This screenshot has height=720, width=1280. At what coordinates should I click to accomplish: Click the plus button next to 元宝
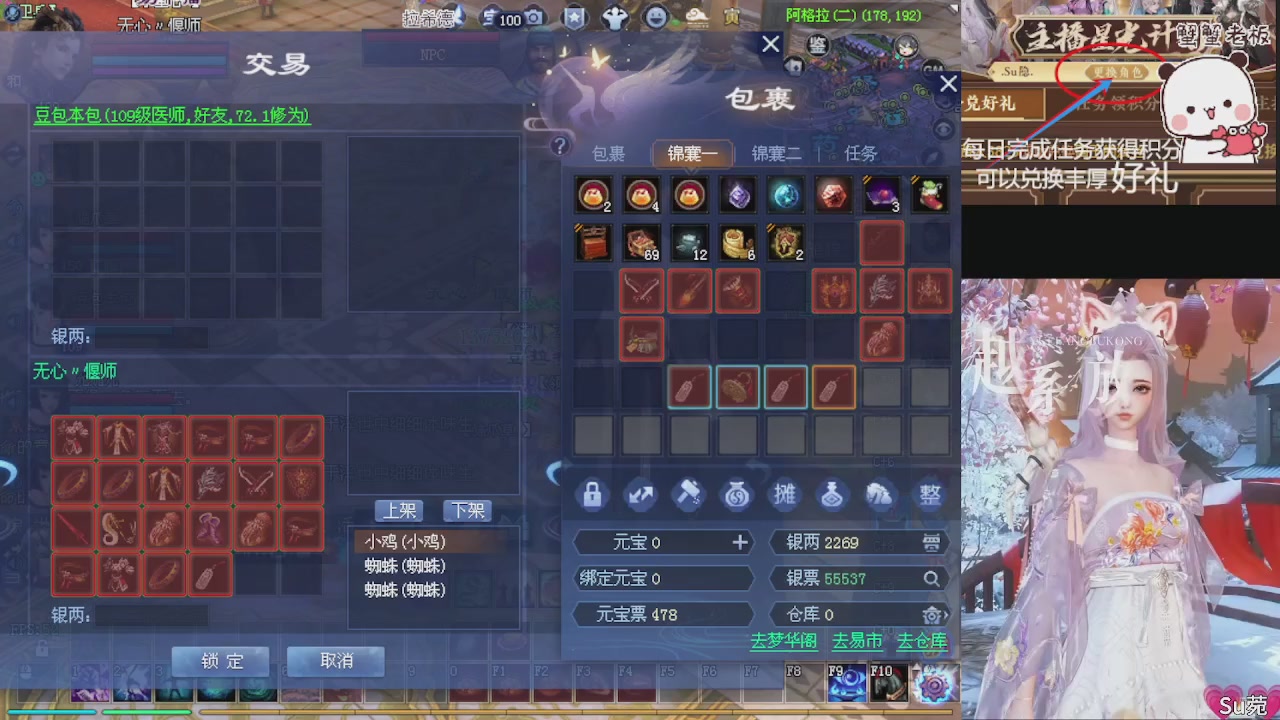tap(740, 542)
